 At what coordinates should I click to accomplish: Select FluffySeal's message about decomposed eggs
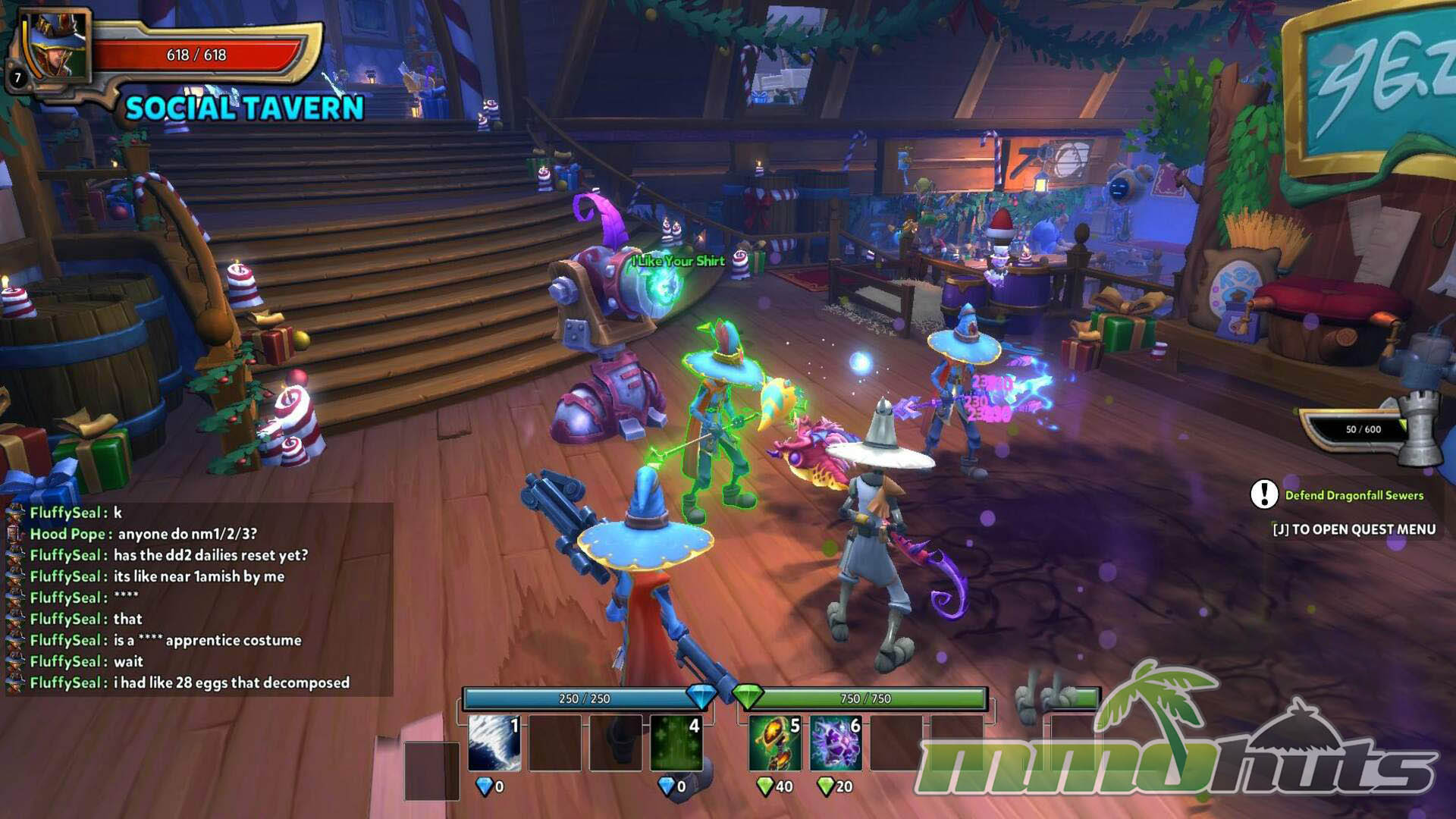coord(231,682)
